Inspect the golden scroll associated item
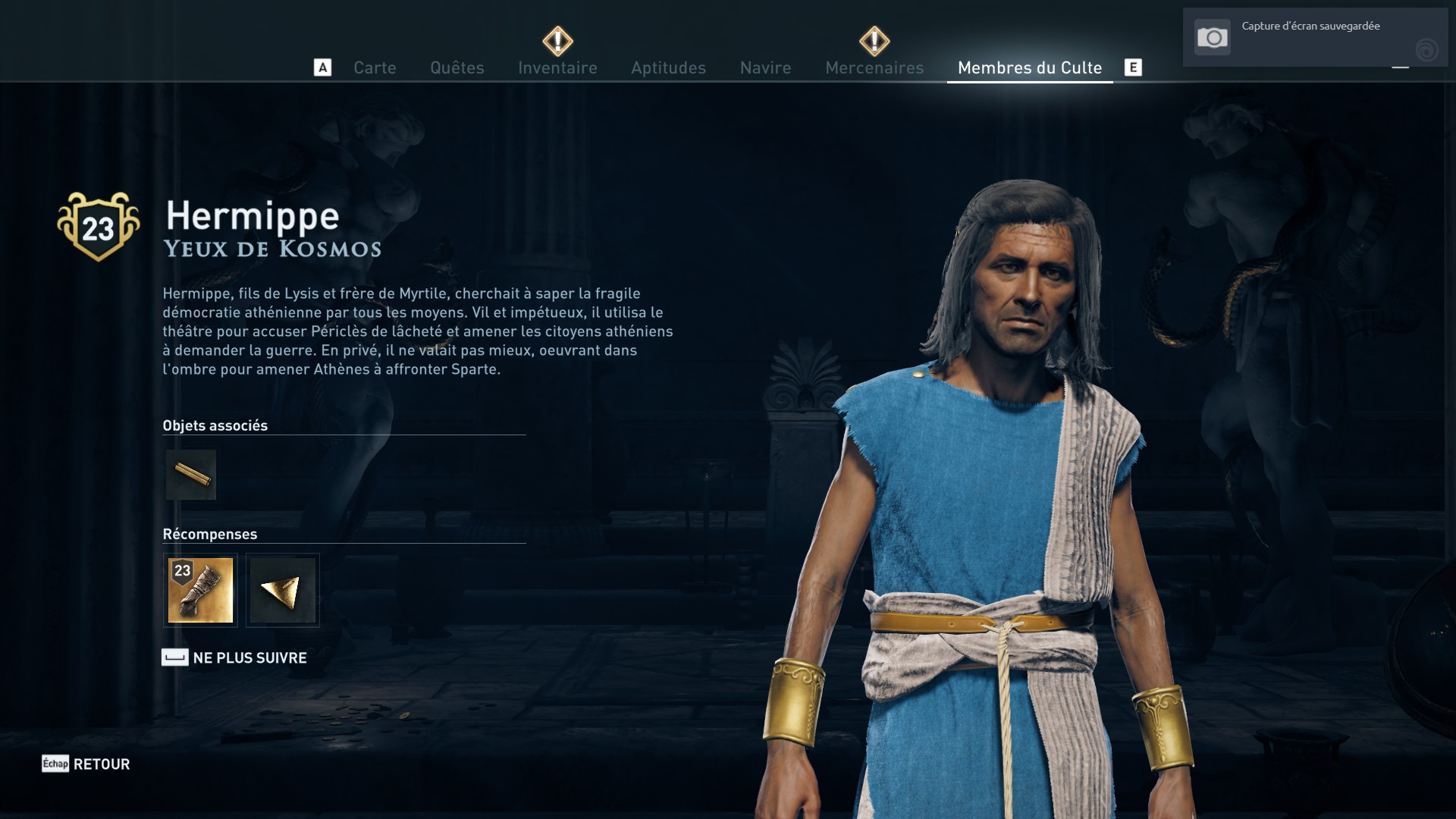Screen dimensions: 1456x819 (191, 475)
